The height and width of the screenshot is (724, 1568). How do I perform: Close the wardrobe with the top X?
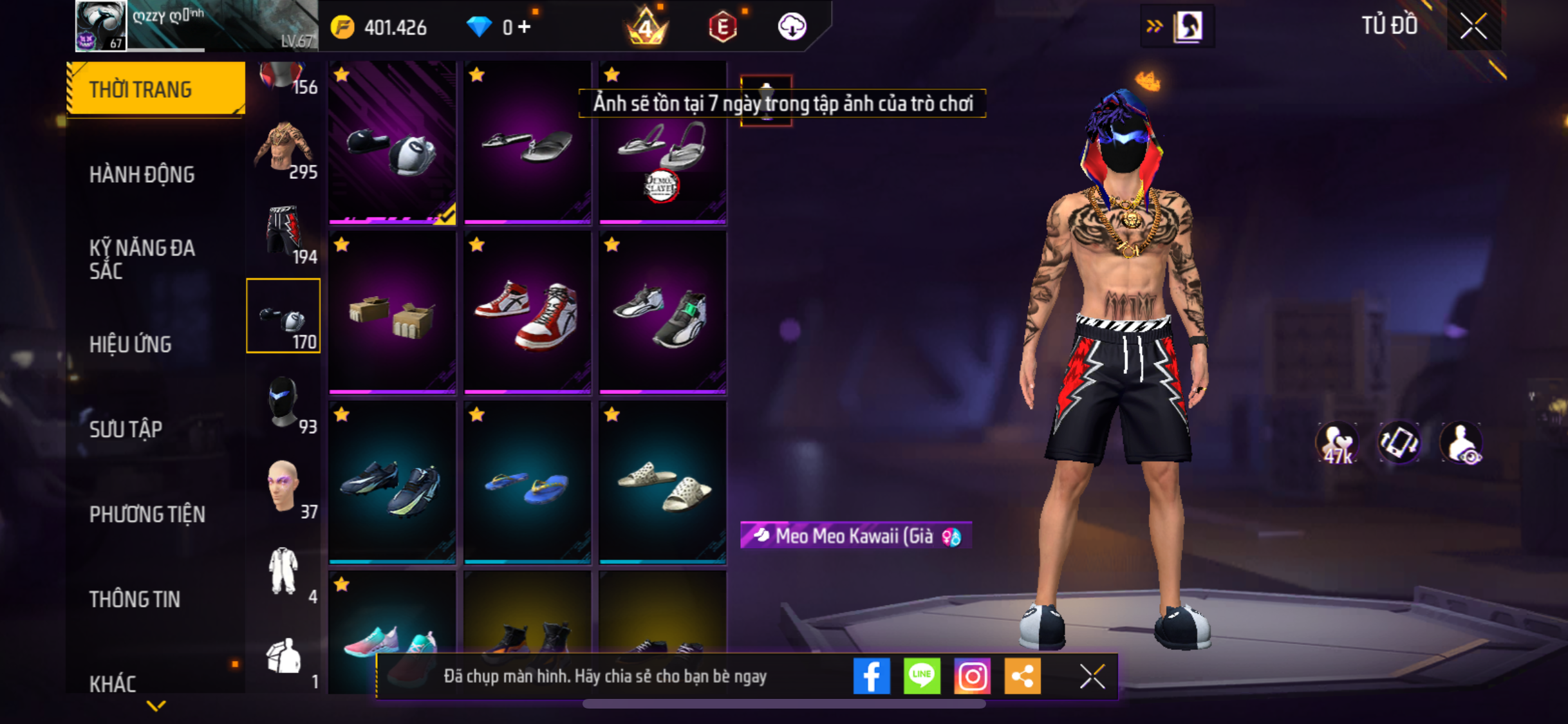tap(1473, 26)
